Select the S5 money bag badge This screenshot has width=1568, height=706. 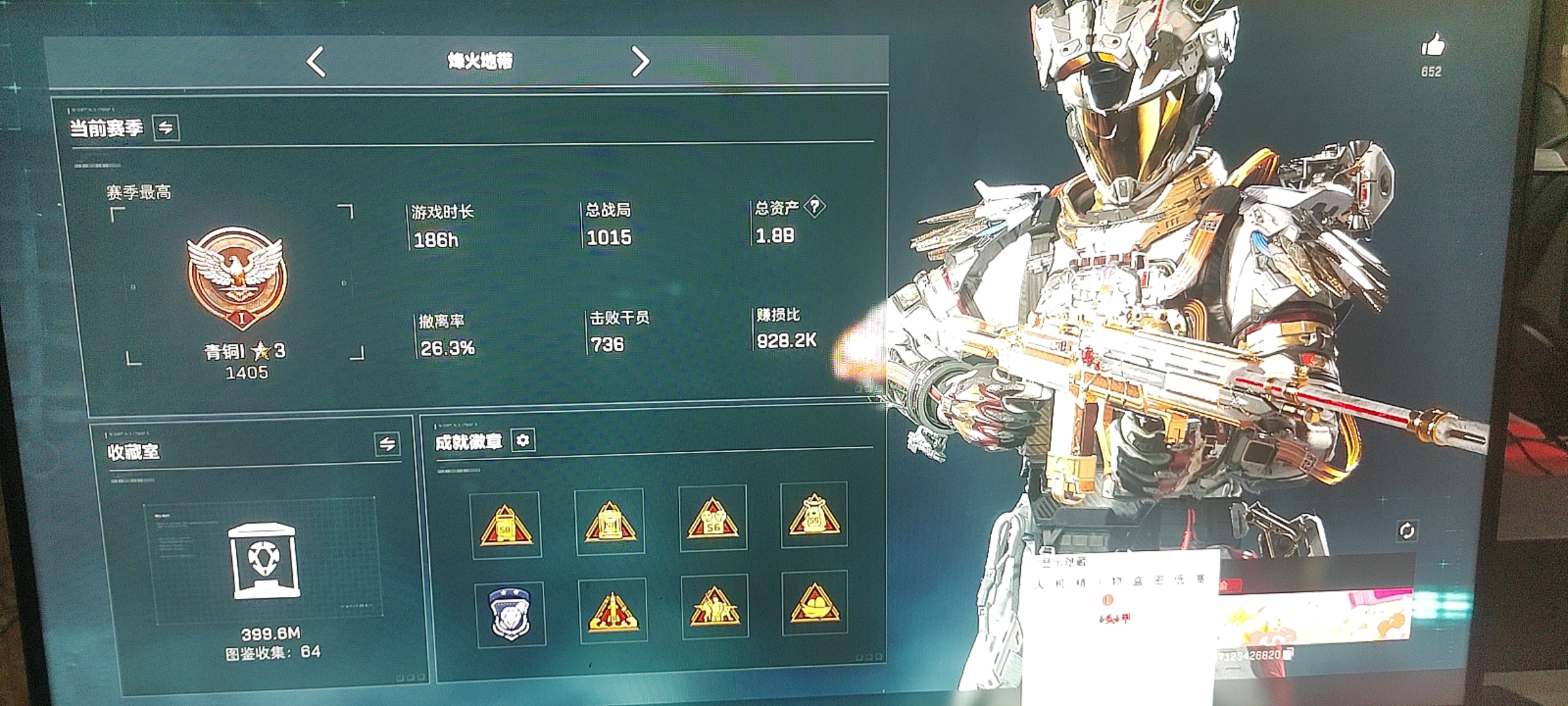[x=814, y=515]
